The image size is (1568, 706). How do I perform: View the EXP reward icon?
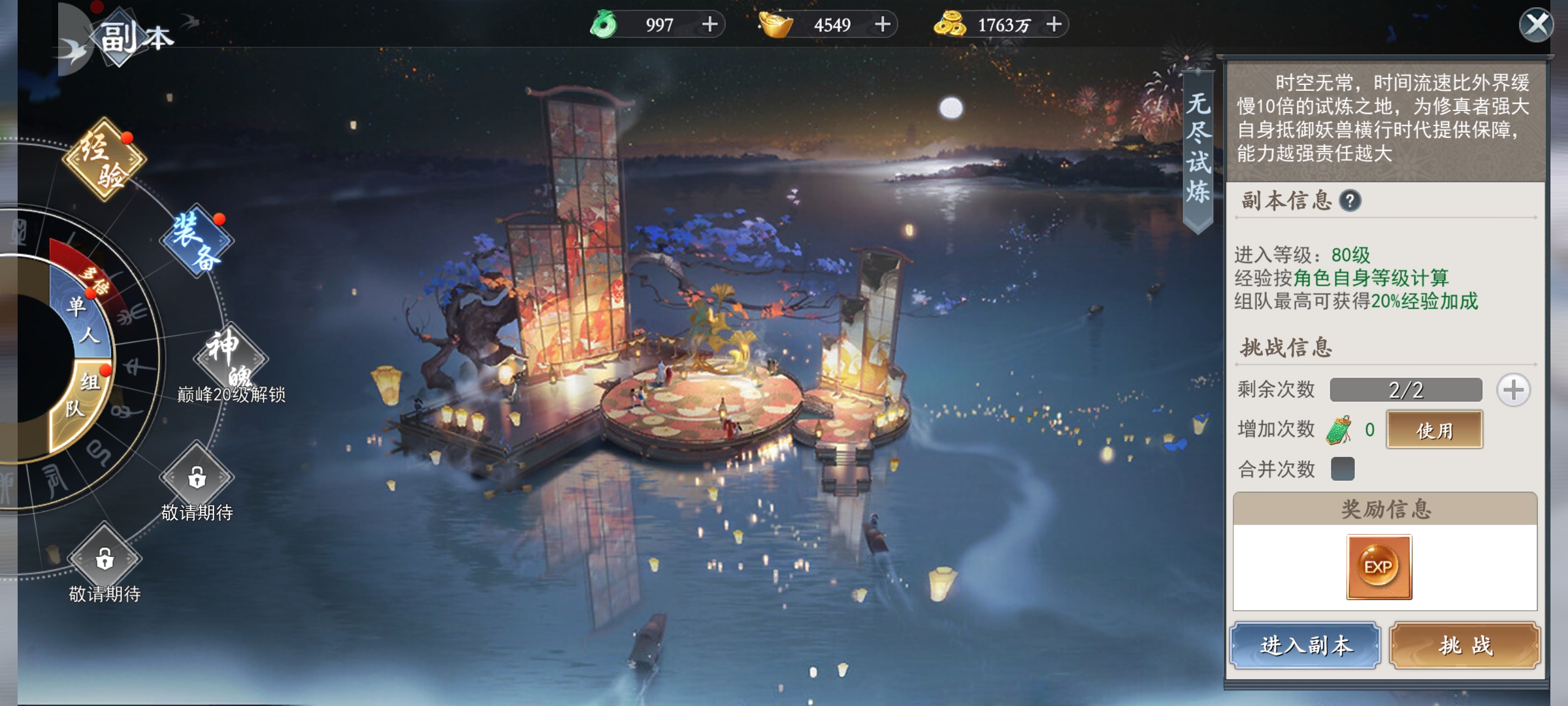(1379, 567)
